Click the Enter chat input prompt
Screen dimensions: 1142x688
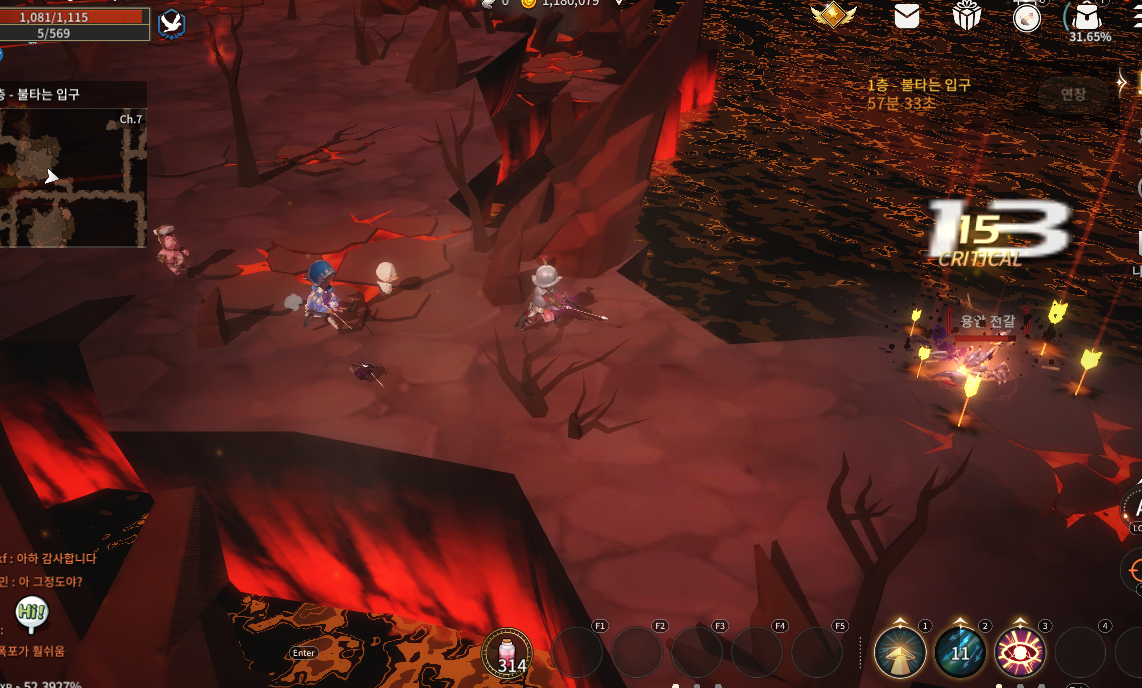[304, 653]
